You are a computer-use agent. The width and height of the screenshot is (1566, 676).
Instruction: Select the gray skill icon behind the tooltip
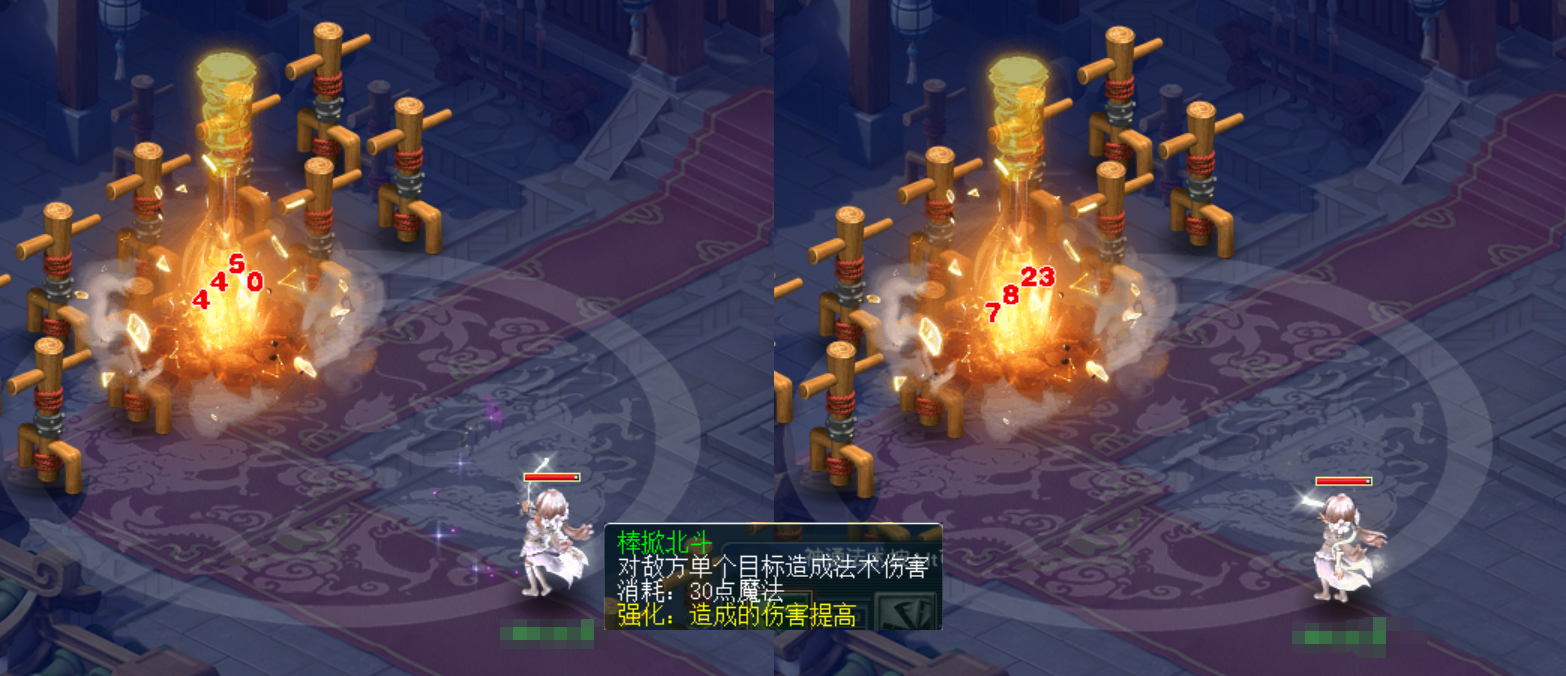(x=906, y=609)
